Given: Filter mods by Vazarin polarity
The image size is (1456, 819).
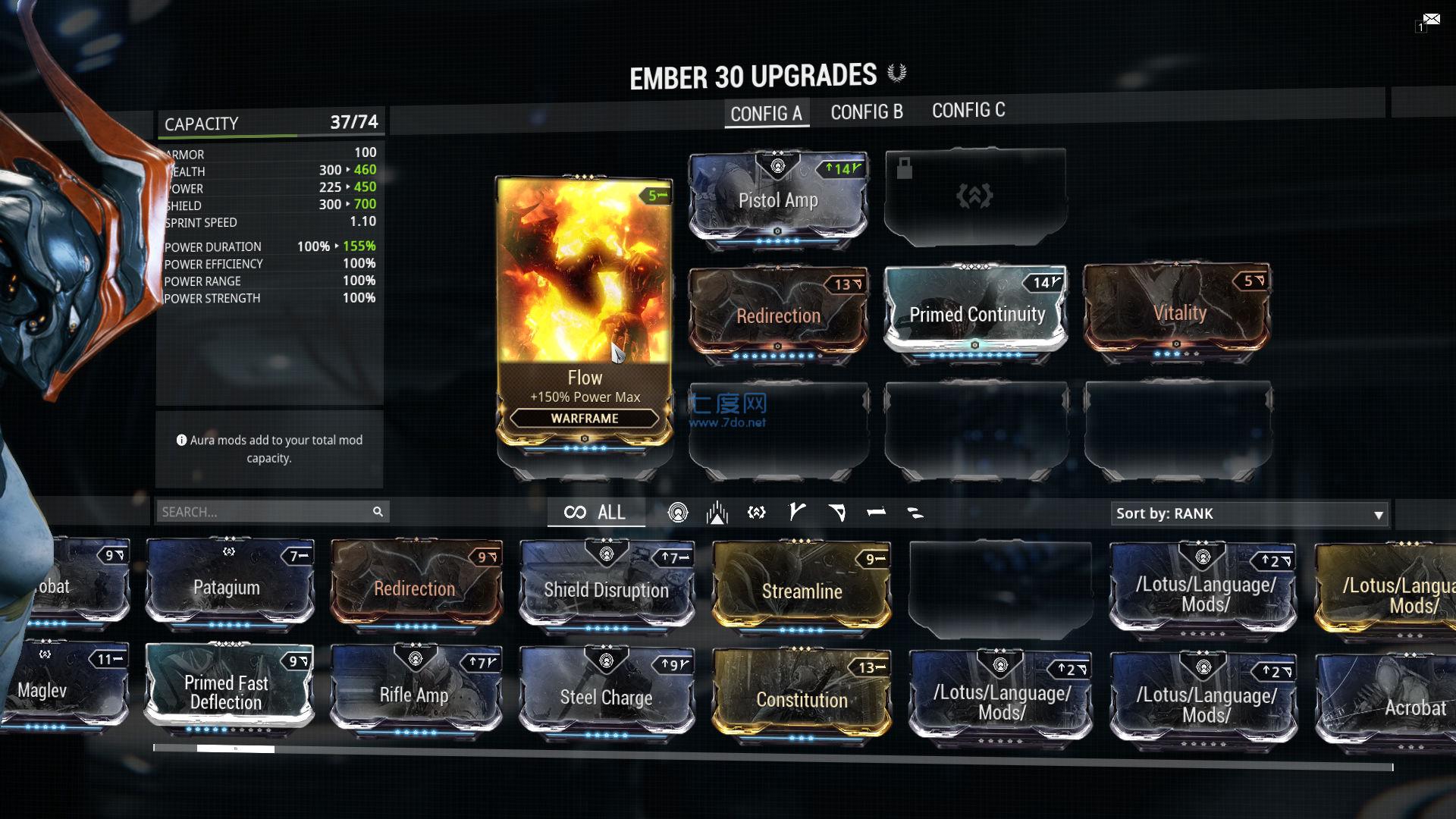Looking at the screenshot, I should pos(837,513).
